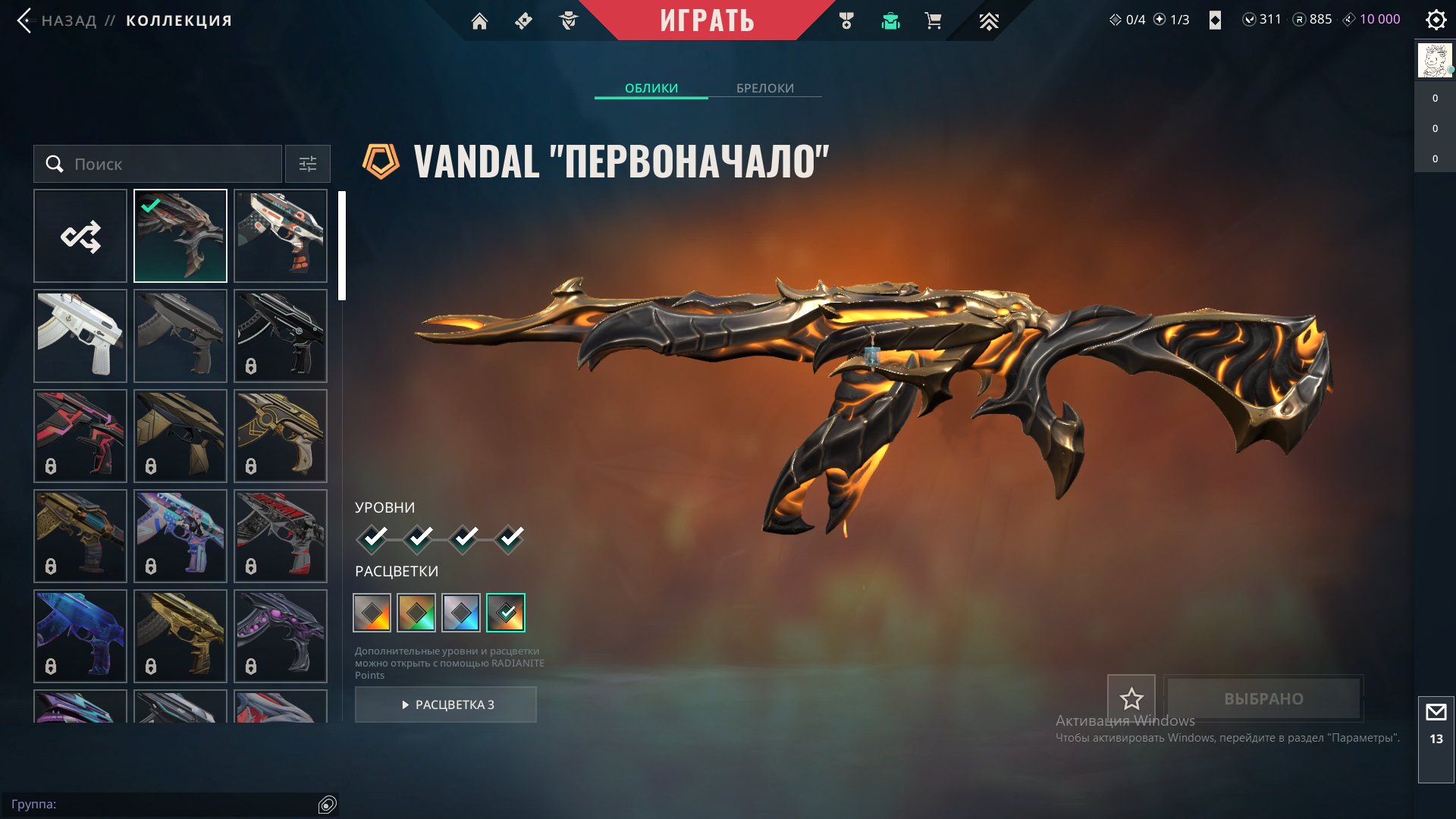Open the settings gear

[1436, 20]
